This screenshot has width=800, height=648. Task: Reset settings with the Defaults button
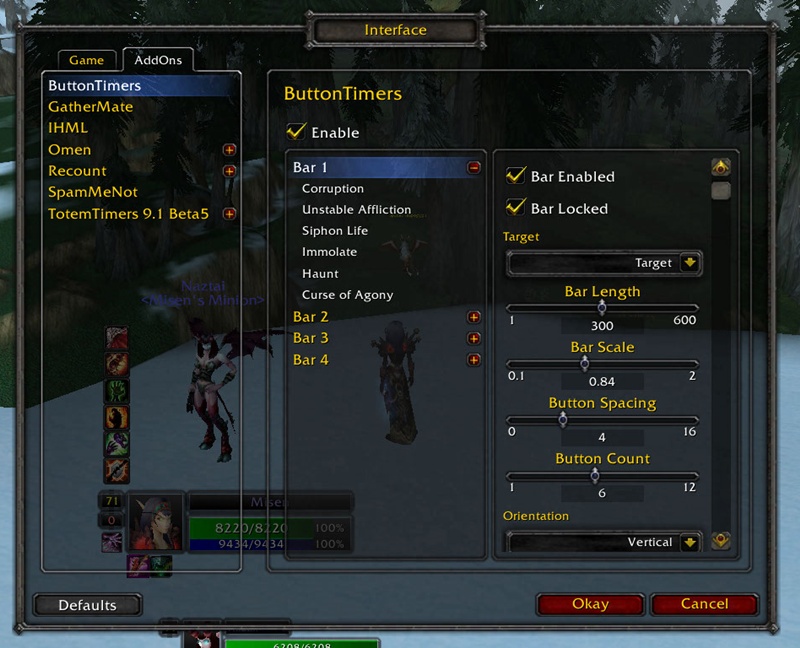(87, 605)
